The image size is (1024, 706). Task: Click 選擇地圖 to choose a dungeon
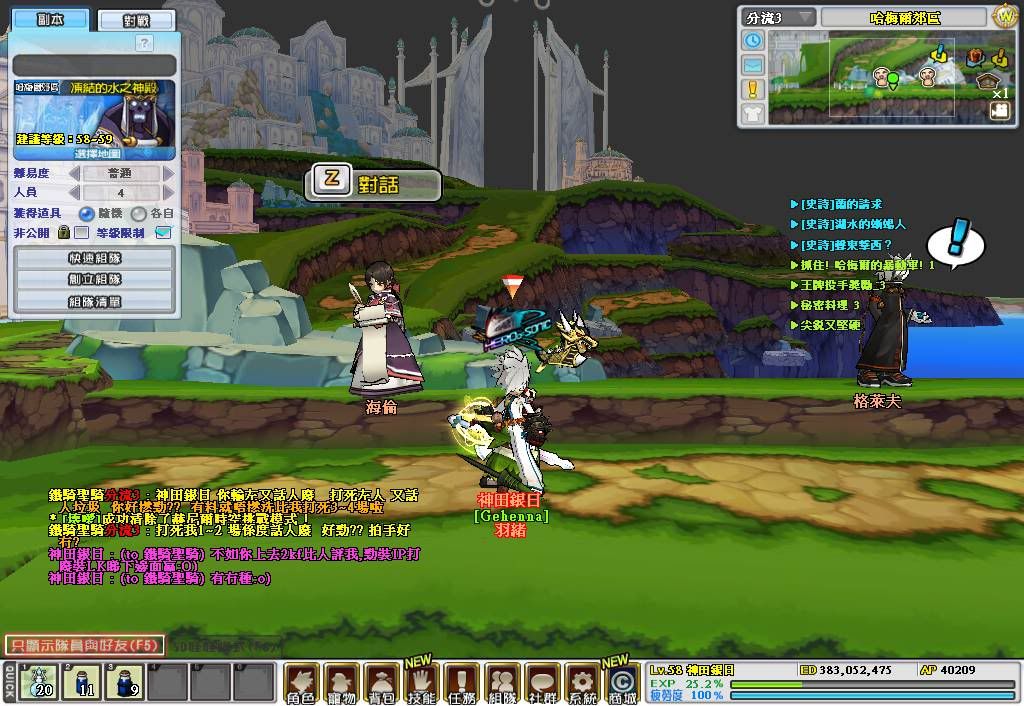[x=96, y=154]
